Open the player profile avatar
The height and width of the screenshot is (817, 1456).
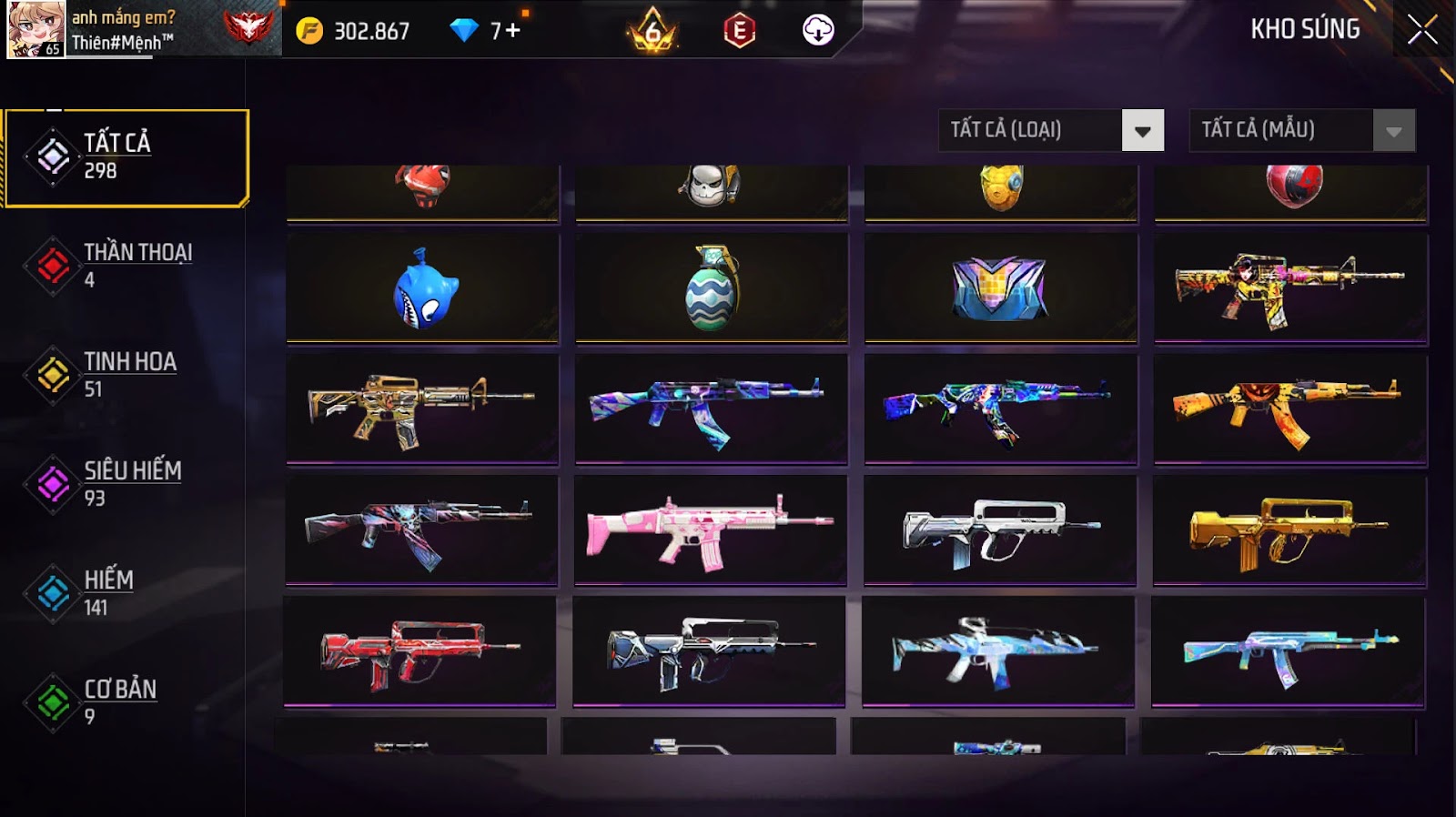pos(36,29)
